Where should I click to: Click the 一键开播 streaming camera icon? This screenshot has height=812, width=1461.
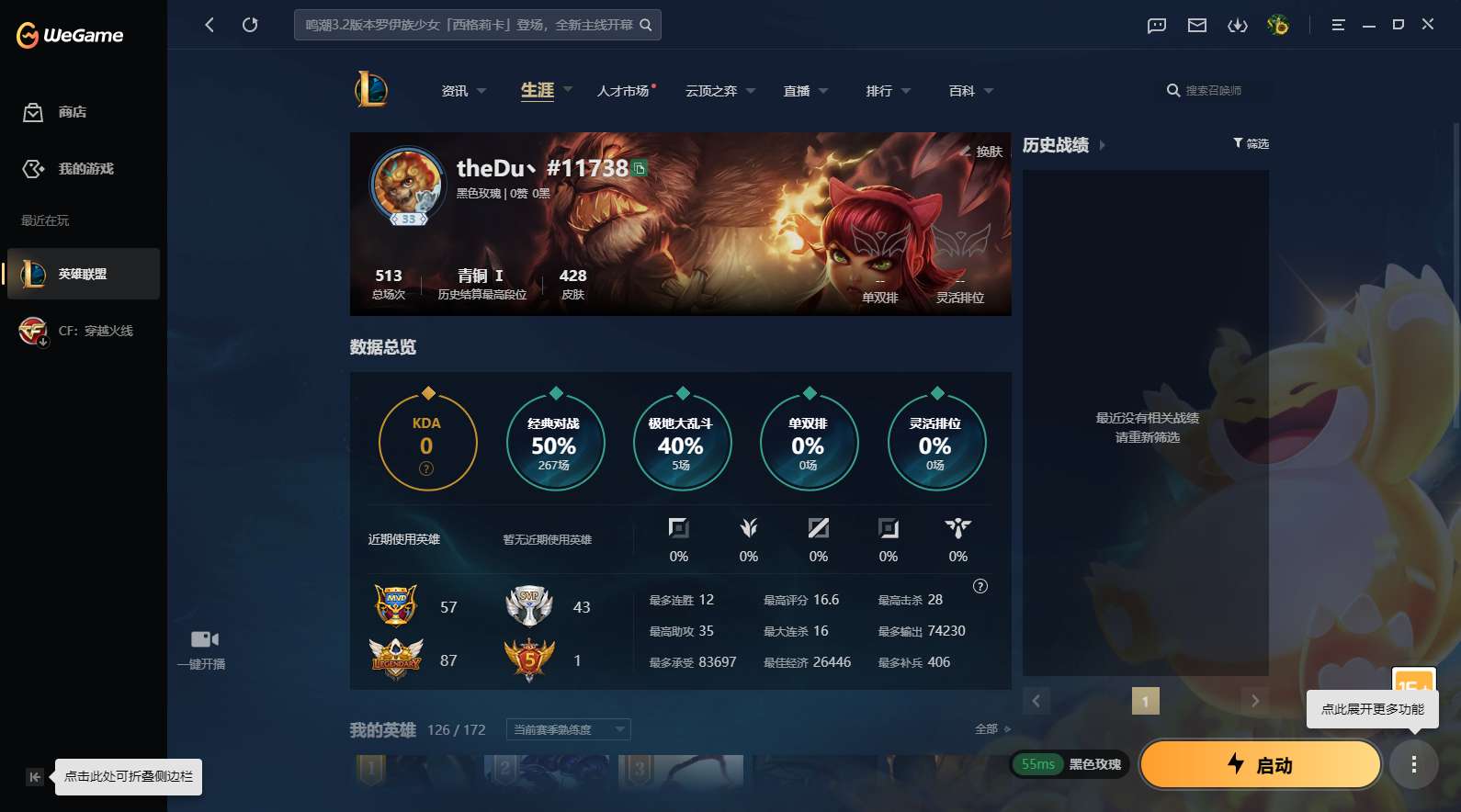pyautogui.click(x=203, y=638)
